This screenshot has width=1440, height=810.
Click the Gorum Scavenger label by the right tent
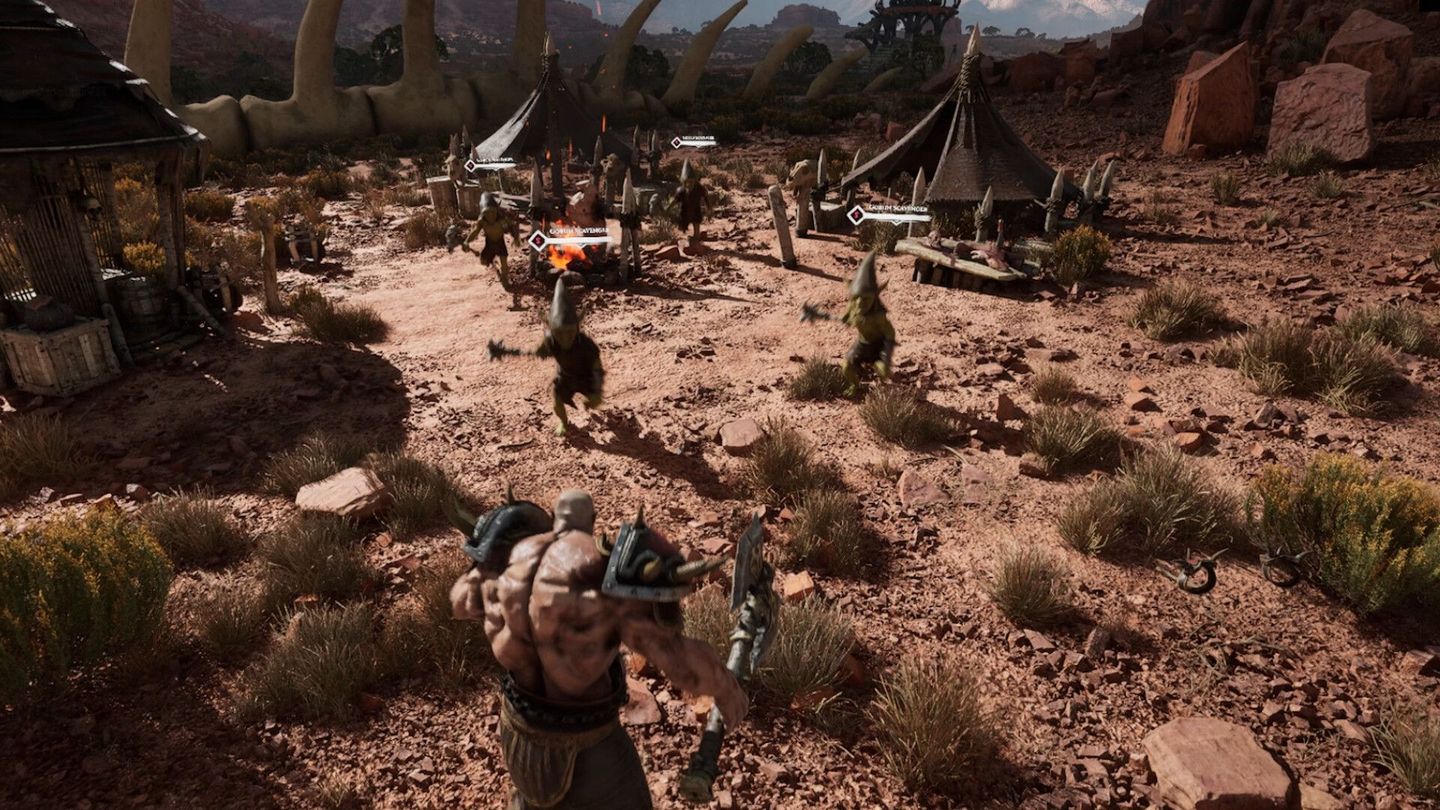[x=896, y=208]
